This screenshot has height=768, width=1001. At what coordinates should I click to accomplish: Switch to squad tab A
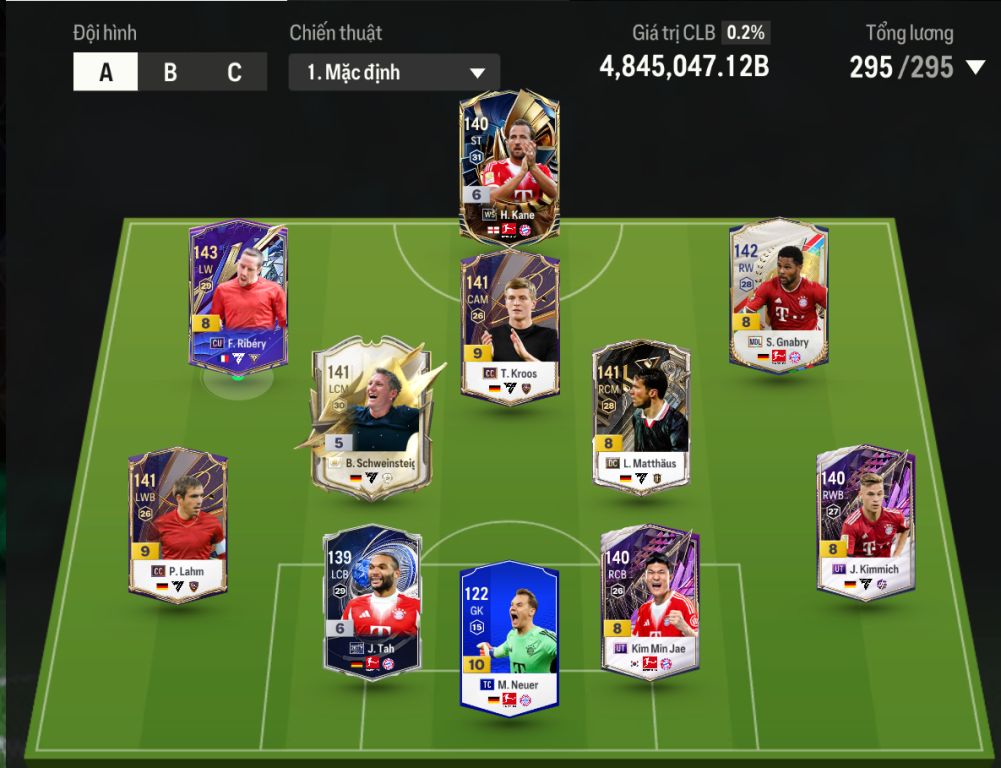105,72
